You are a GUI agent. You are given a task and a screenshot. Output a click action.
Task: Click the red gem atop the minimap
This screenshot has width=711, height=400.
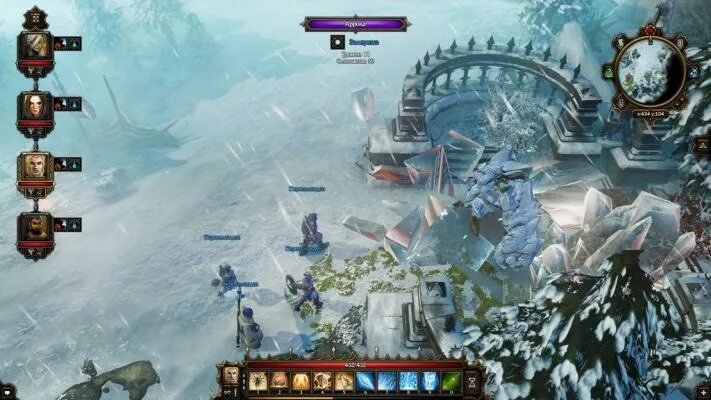[x=650, y=31]
